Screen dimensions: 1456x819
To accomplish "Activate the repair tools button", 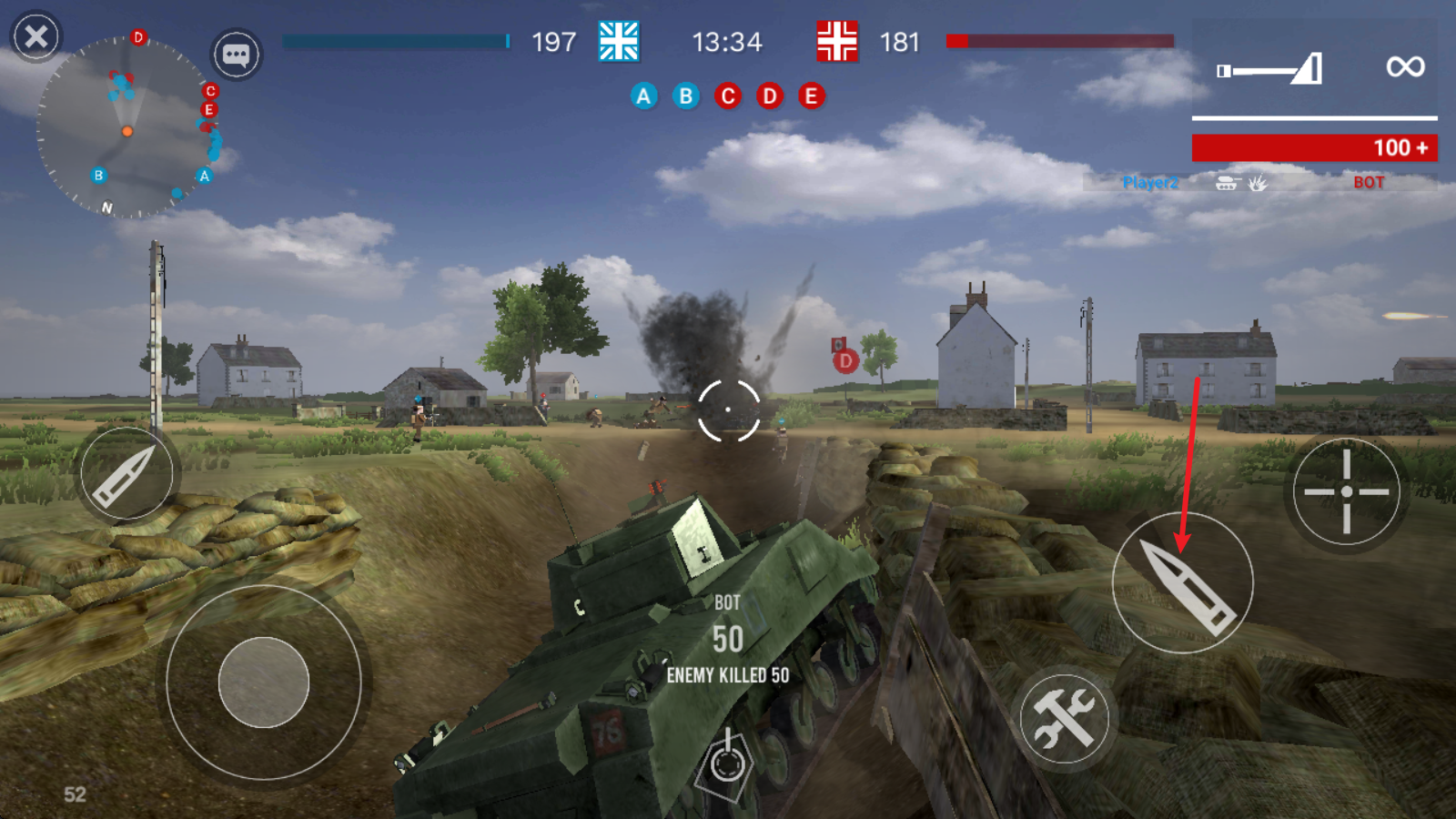I will click(x=1064, y=717).
